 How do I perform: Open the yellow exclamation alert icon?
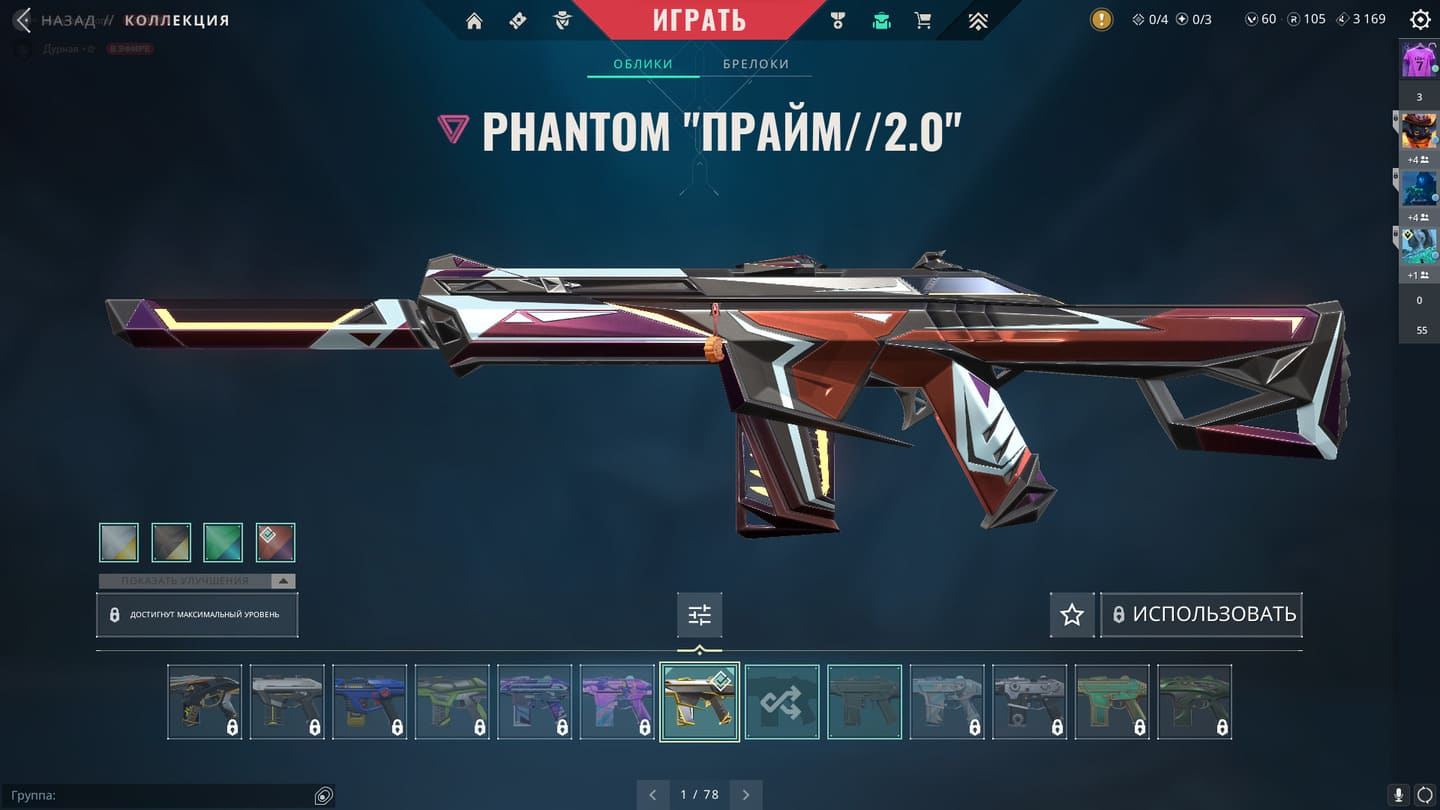click(x=1101, y=20)
